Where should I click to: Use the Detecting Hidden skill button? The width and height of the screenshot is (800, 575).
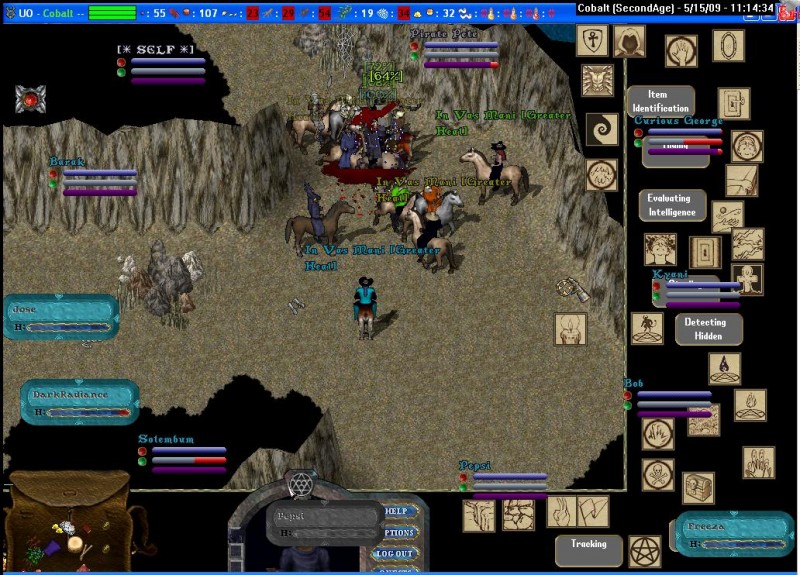point(708,329)
